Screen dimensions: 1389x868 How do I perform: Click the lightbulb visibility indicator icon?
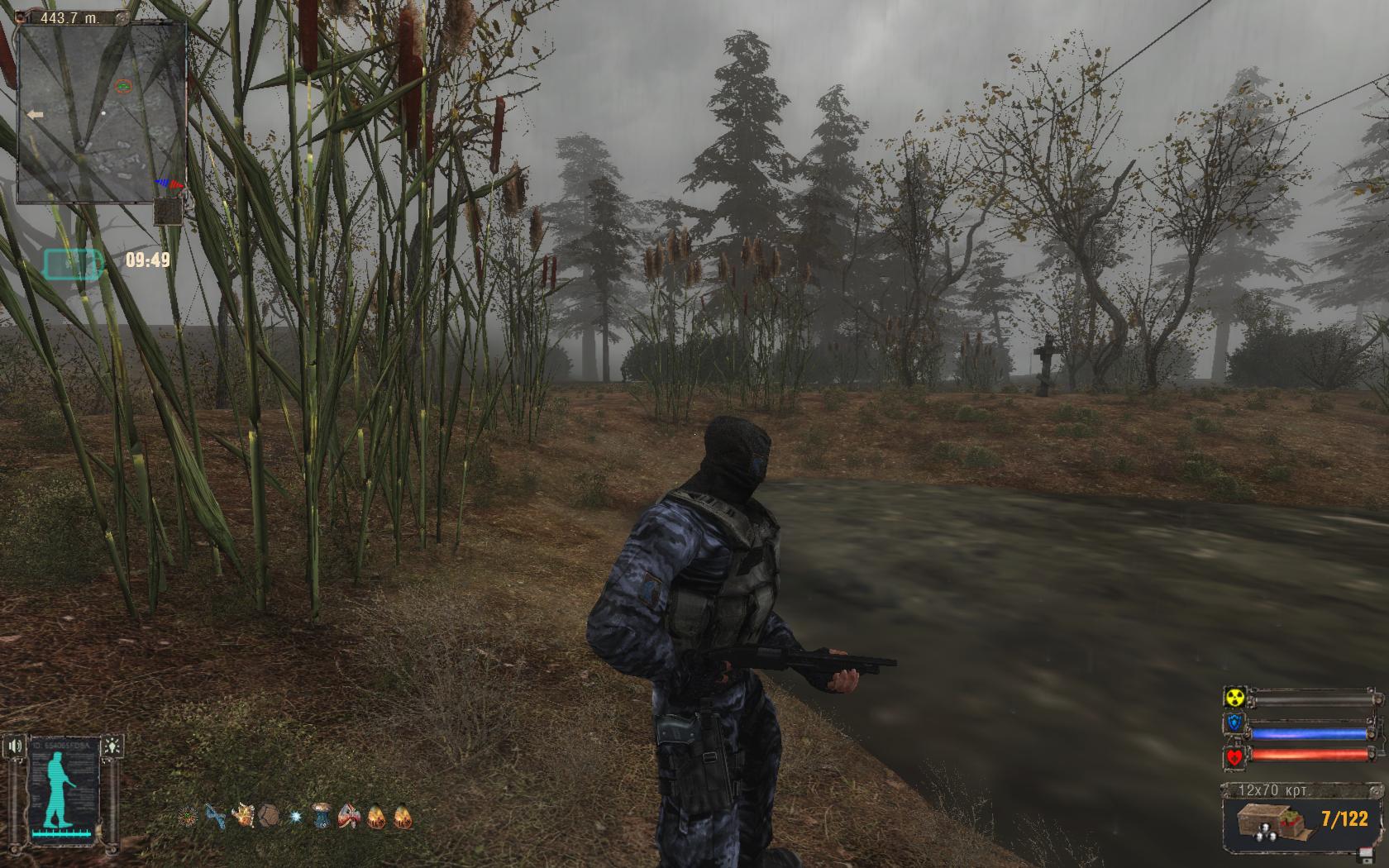pos(113,744)
